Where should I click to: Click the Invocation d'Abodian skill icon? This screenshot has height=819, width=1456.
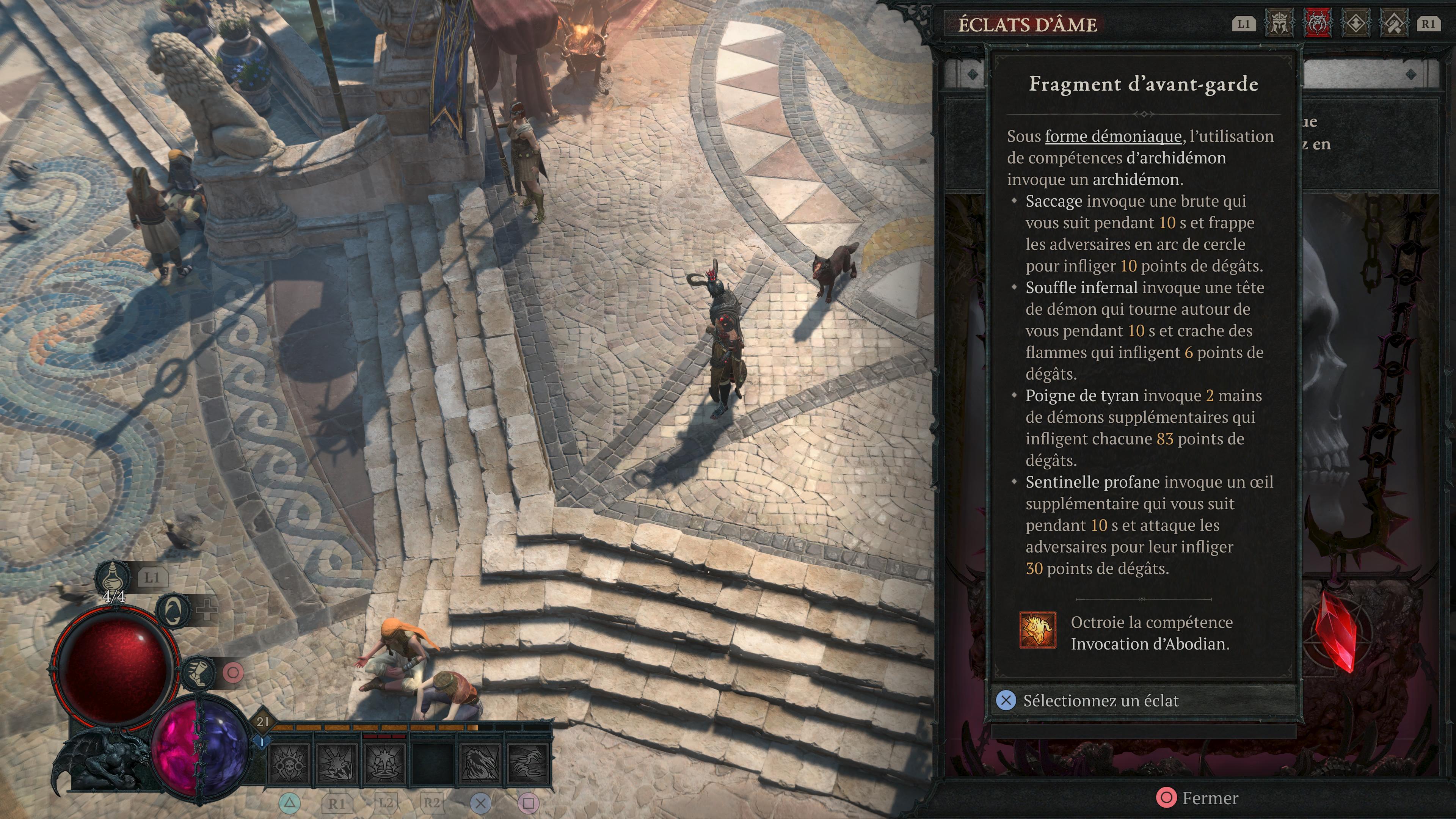click(x=1037, y=630)
